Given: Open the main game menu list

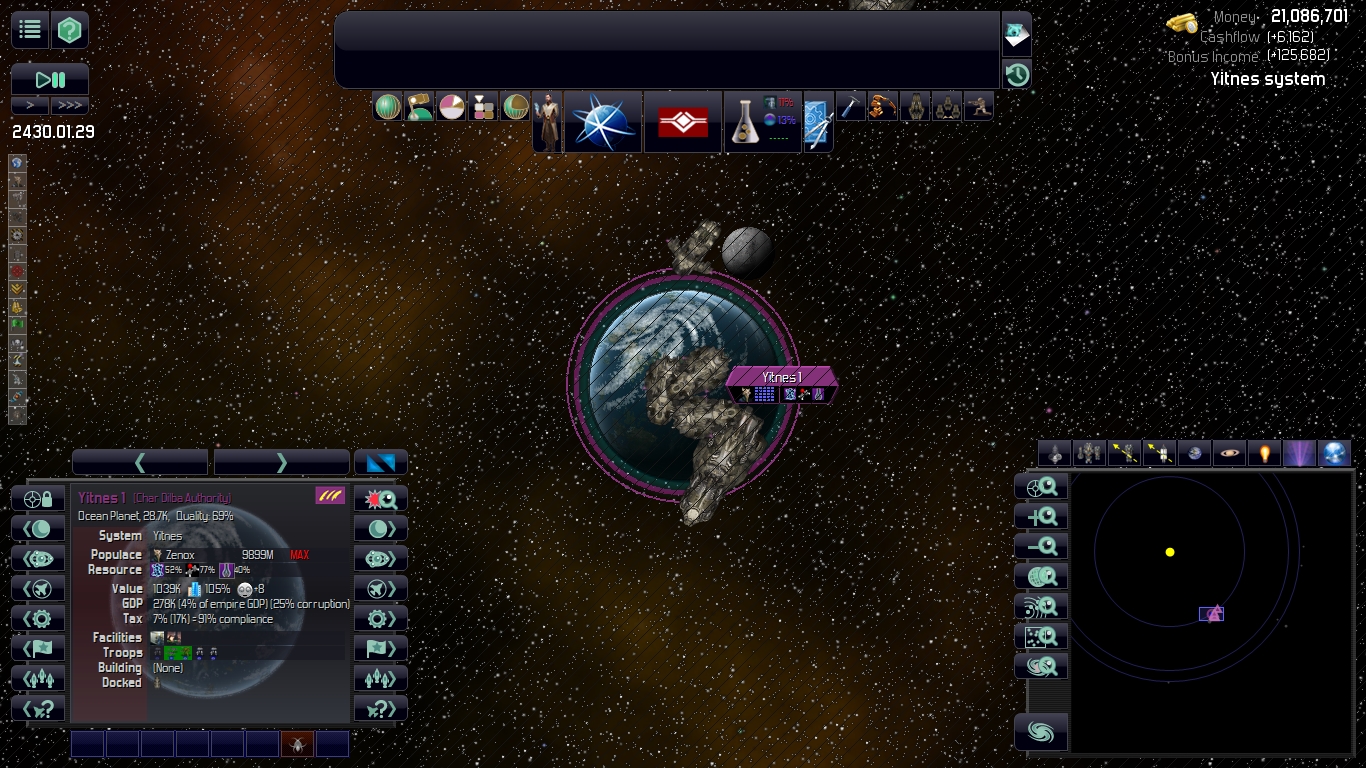Looking at the screenshot, I should (x=30, y=30).
